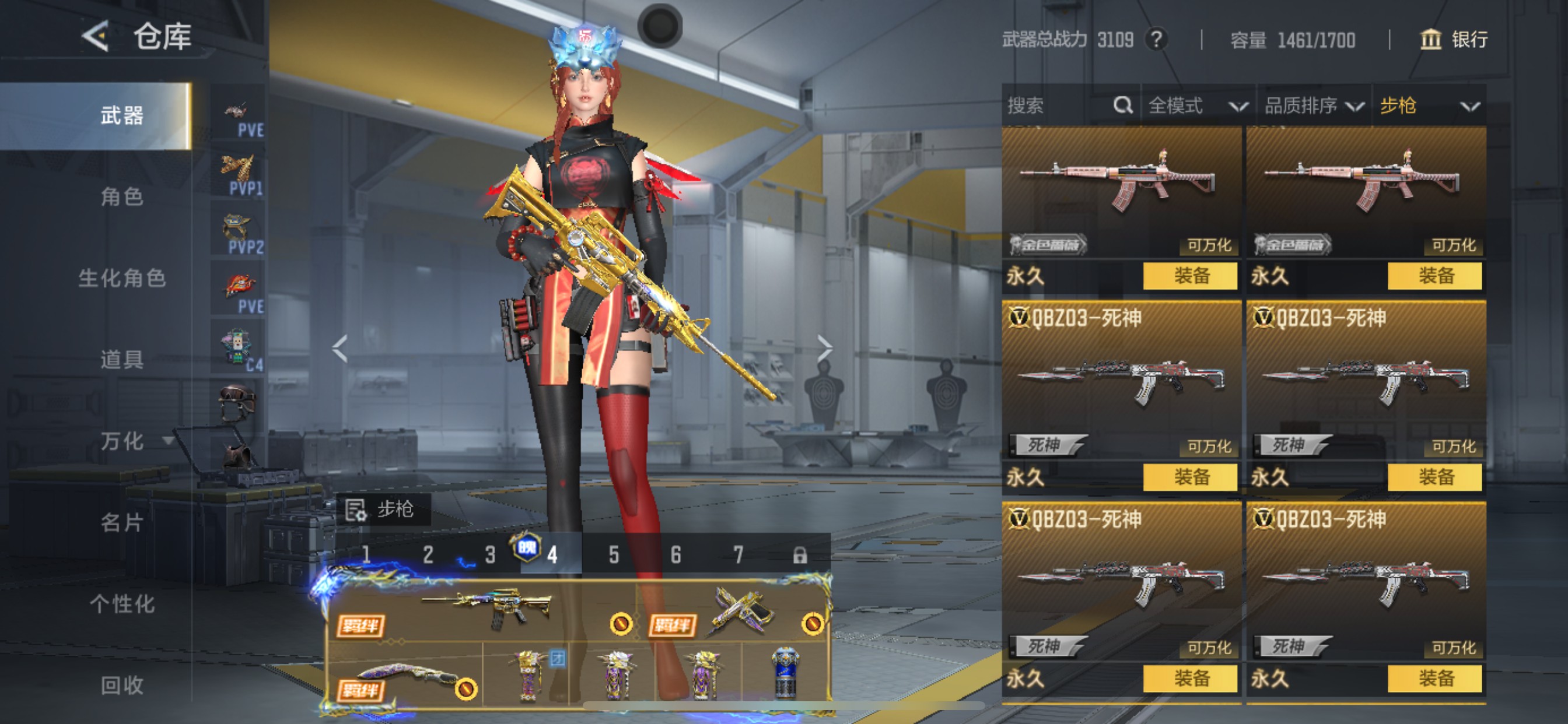Viewport: 1568px width, 724px height.
Task: Select the blue grenade equipment slot
Action: [785, 673]
